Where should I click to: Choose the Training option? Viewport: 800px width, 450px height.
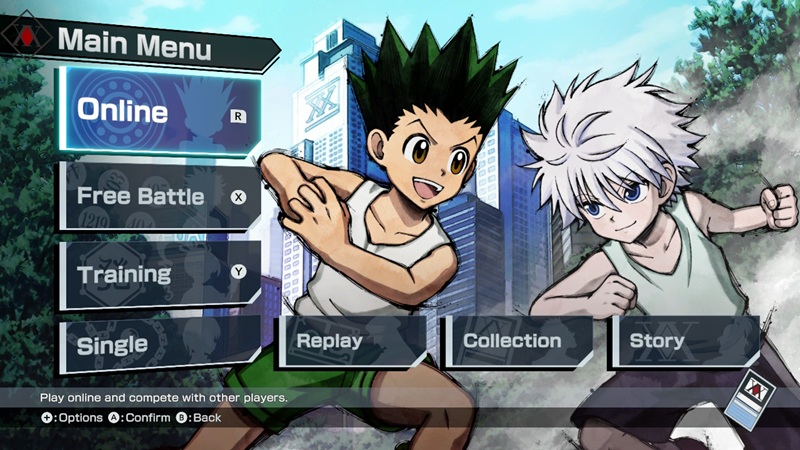coord(158,273)
